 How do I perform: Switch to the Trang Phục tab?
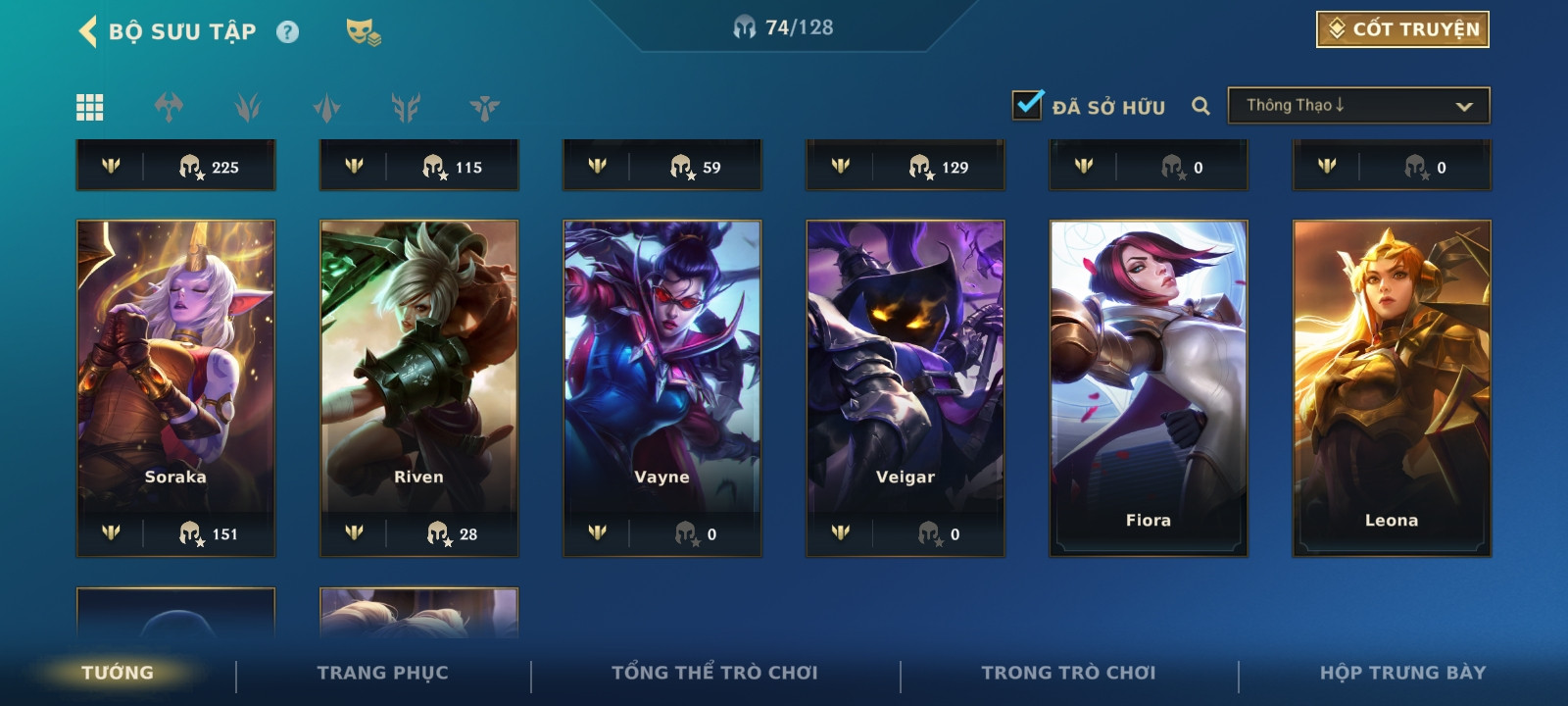[x=382, y=673]
